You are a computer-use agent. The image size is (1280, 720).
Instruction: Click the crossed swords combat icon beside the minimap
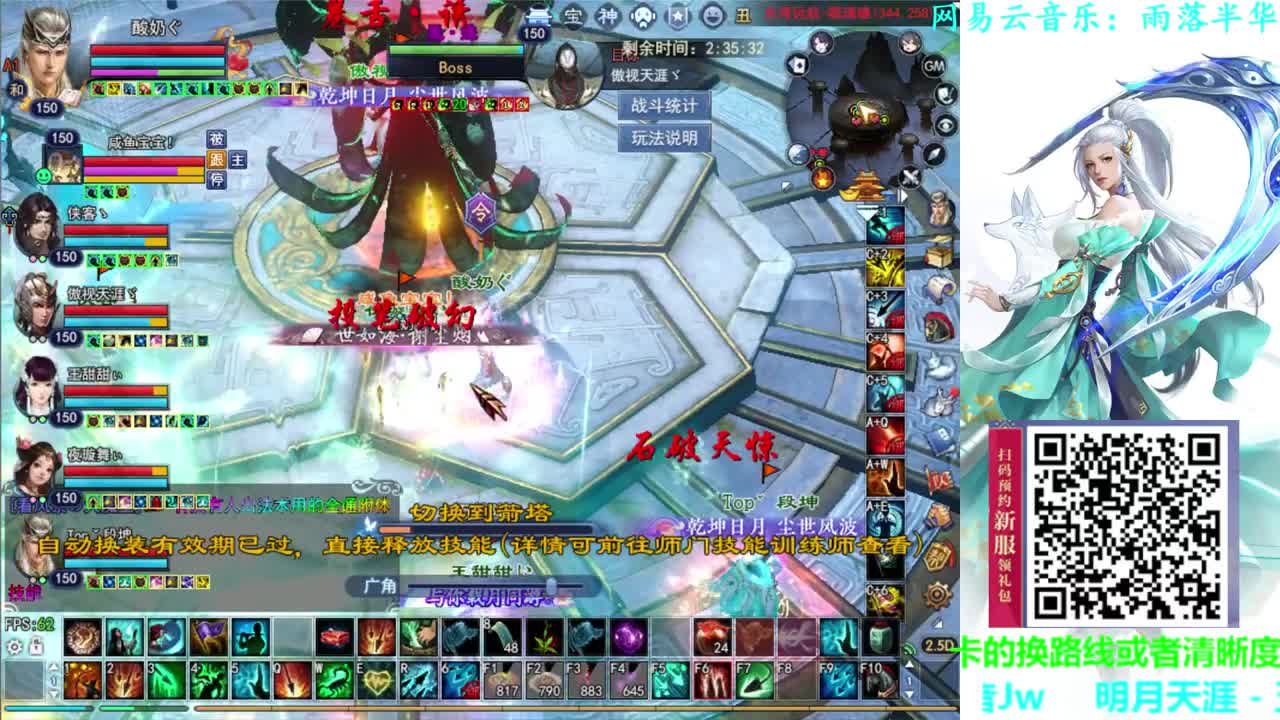(910, 177)
